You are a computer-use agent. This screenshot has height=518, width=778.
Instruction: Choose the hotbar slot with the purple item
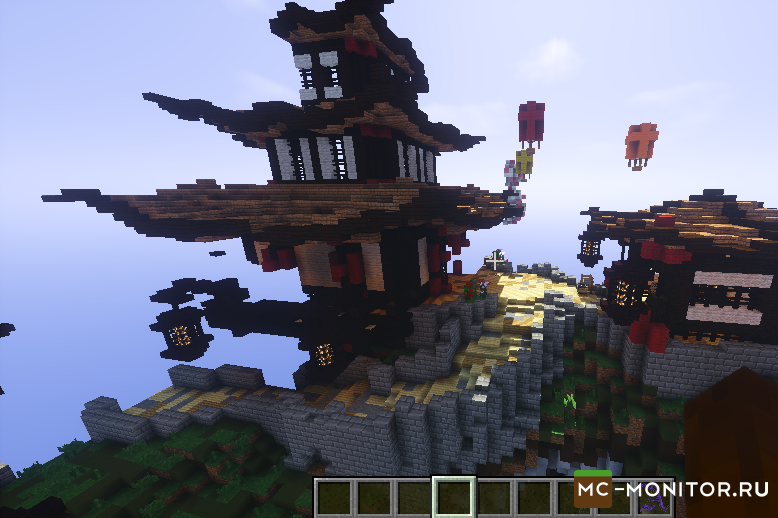(653, 498)
